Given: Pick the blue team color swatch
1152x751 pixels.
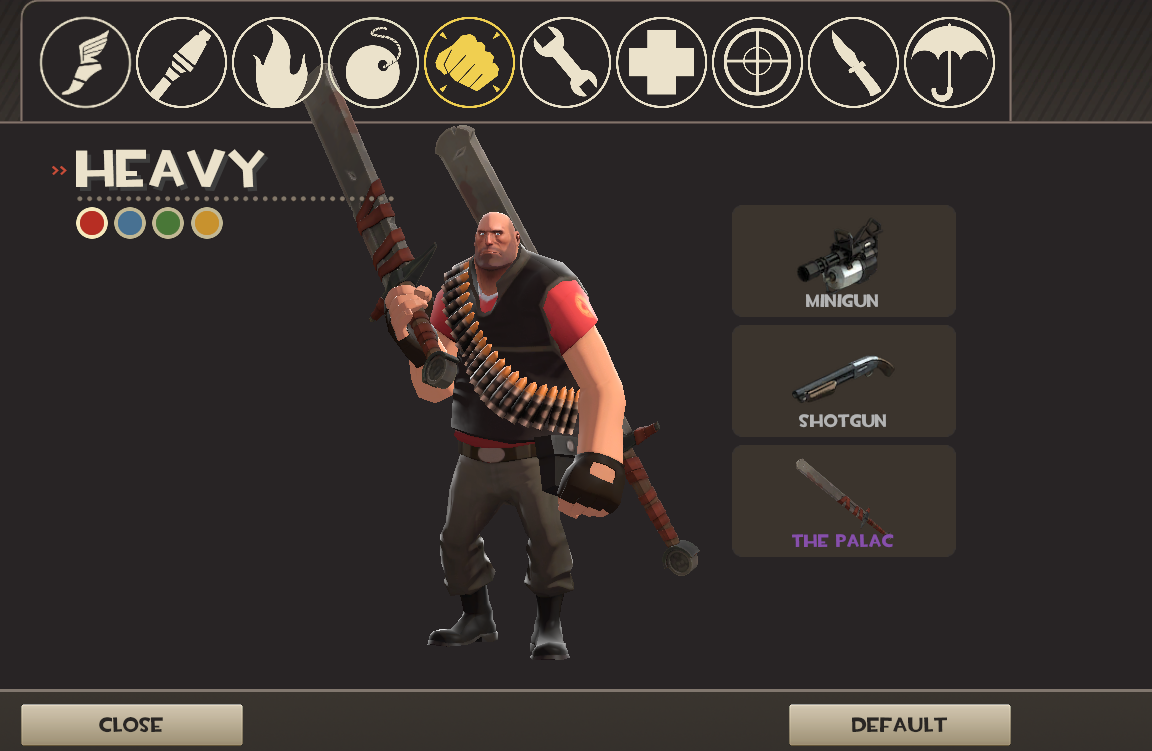Looking at the screenshot, I should (x=130, y=223).
